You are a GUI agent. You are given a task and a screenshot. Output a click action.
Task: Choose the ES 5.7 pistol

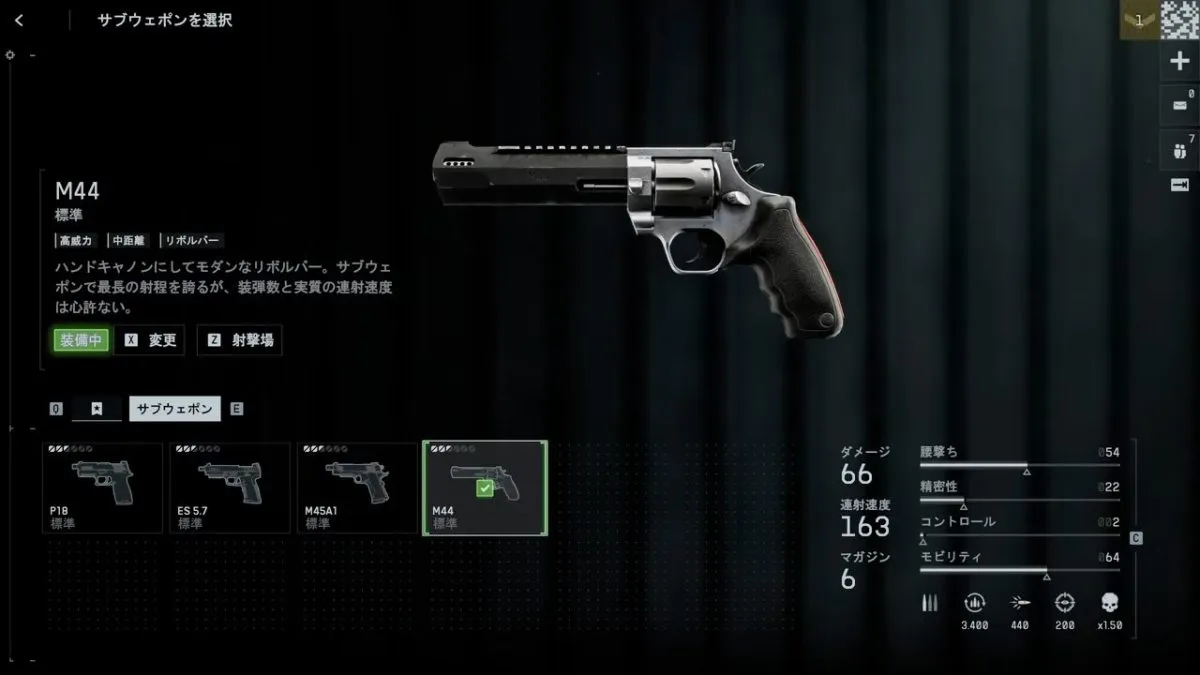pyautogui.click(x=230, y=488)
